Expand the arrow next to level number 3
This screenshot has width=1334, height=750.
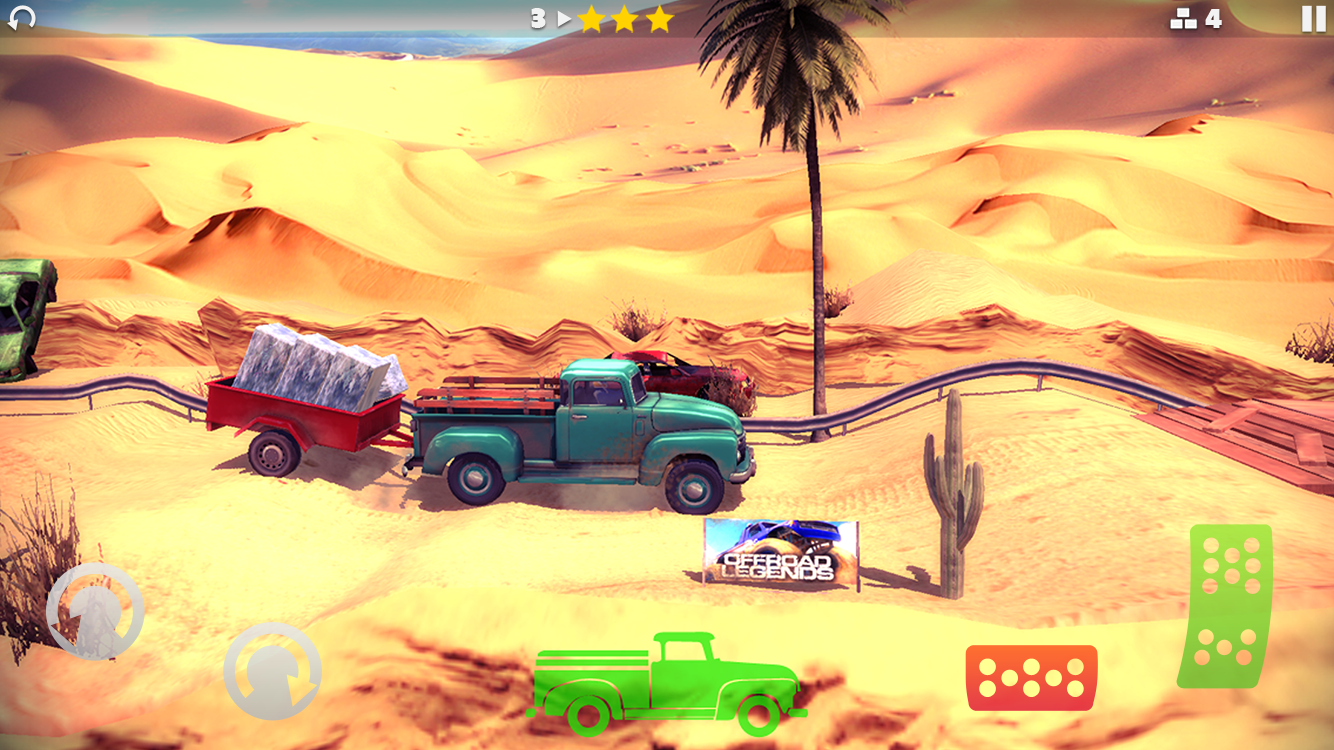point(563,17)
